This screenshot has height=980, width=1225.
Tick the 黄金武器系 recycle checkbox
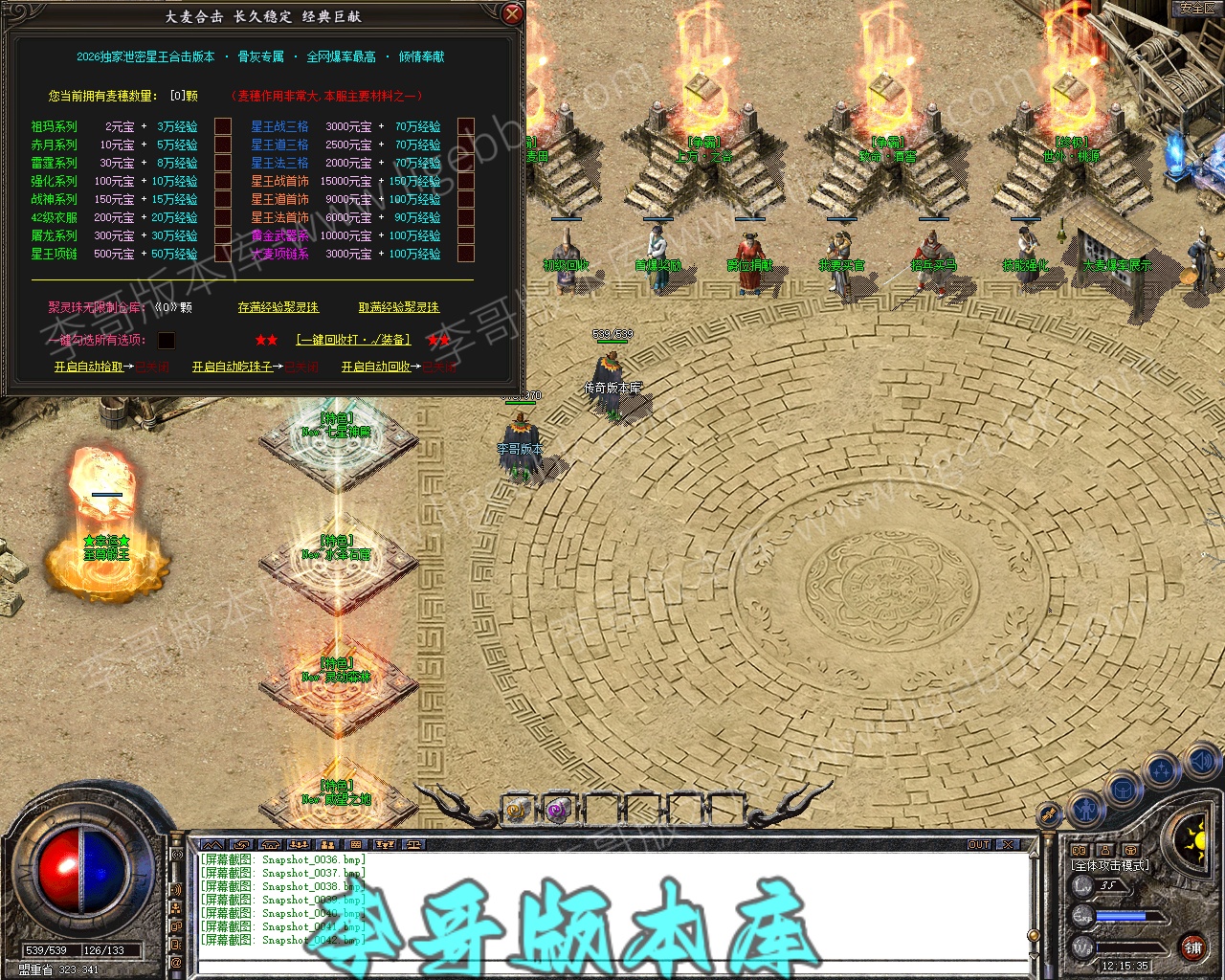point(466,235)
